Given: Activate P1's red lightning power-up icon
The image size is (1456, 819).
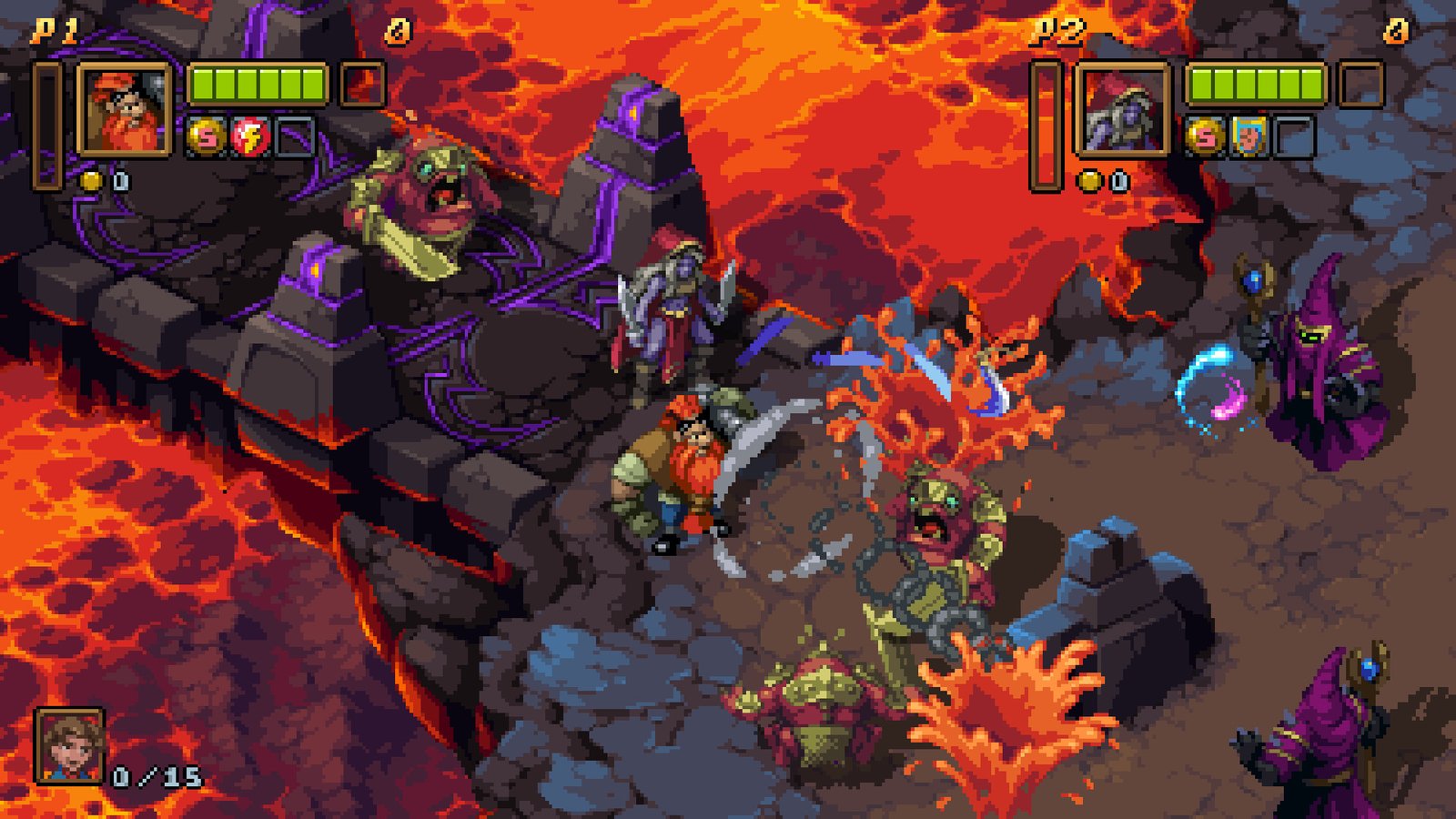Looking at the screenshot, I should pos(252,136).
